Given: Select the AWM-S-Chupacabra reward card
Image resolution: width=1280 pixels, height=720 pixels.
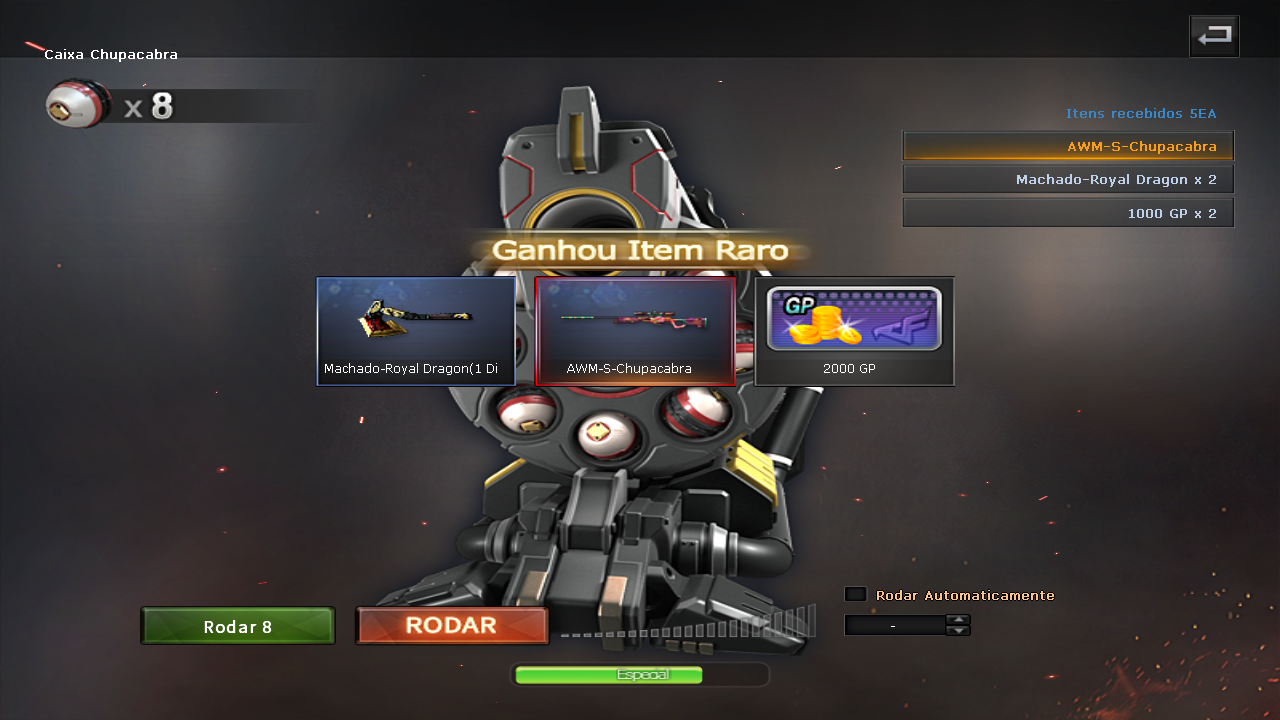Looking at the screenshot, I should [x=635, y=331].
